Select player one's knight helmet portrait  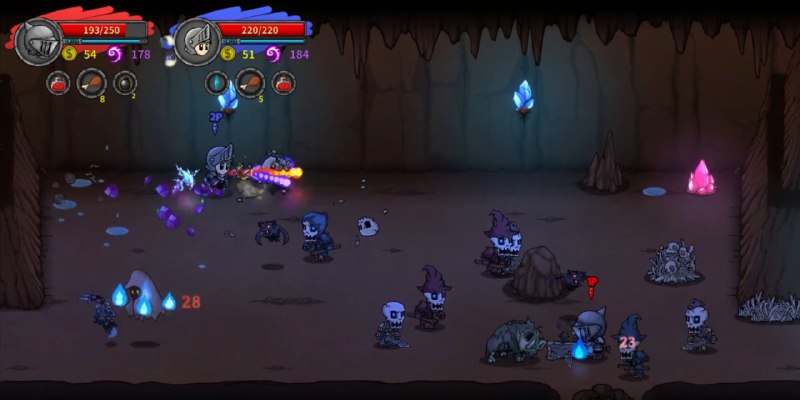tap(38, 42)
